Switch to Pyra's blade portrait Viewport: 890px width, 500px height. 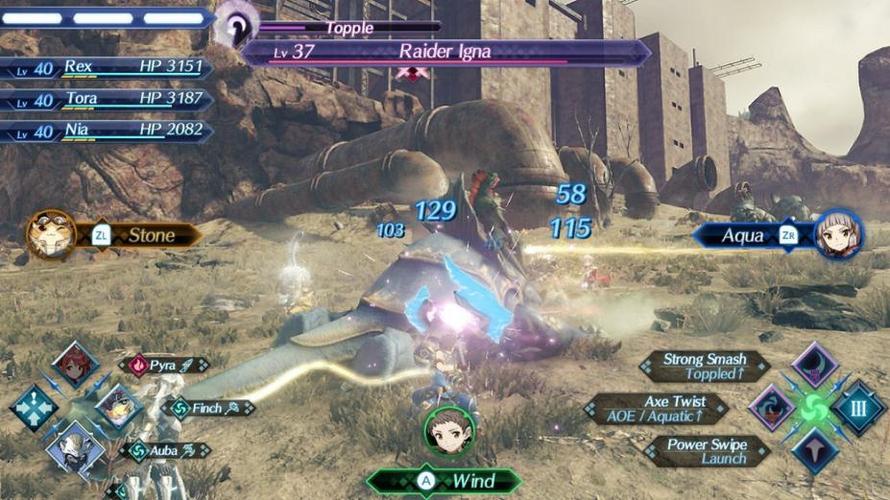(x=75, y=366)
